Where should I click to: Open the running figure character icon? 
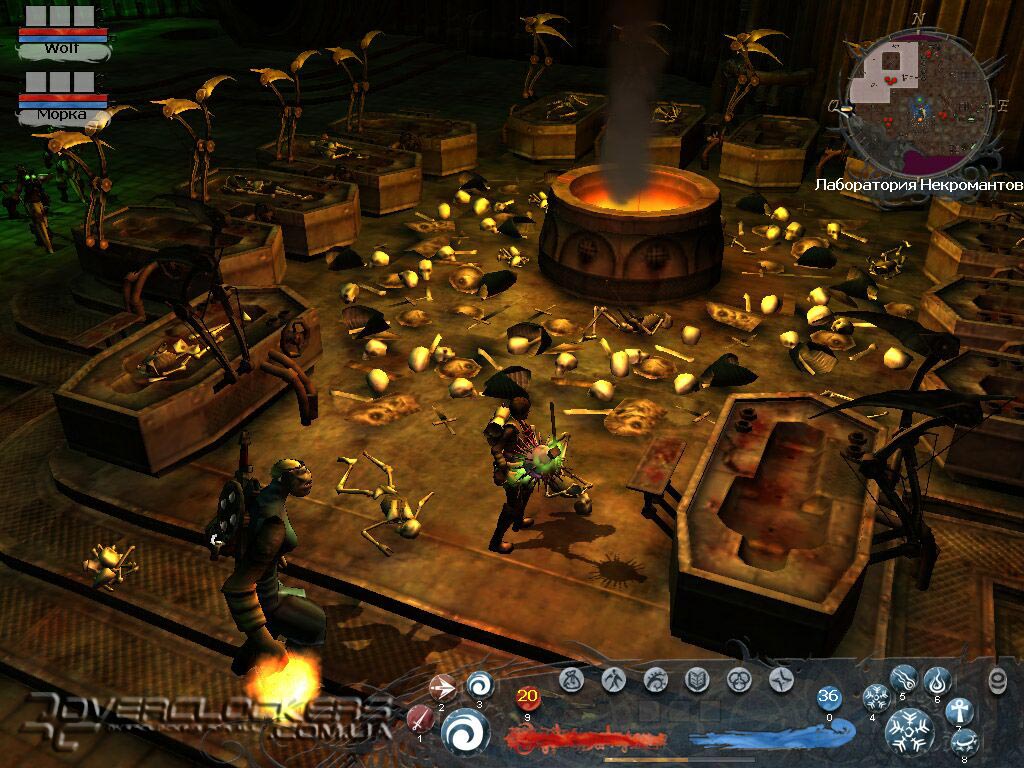(x=614, y=680)
